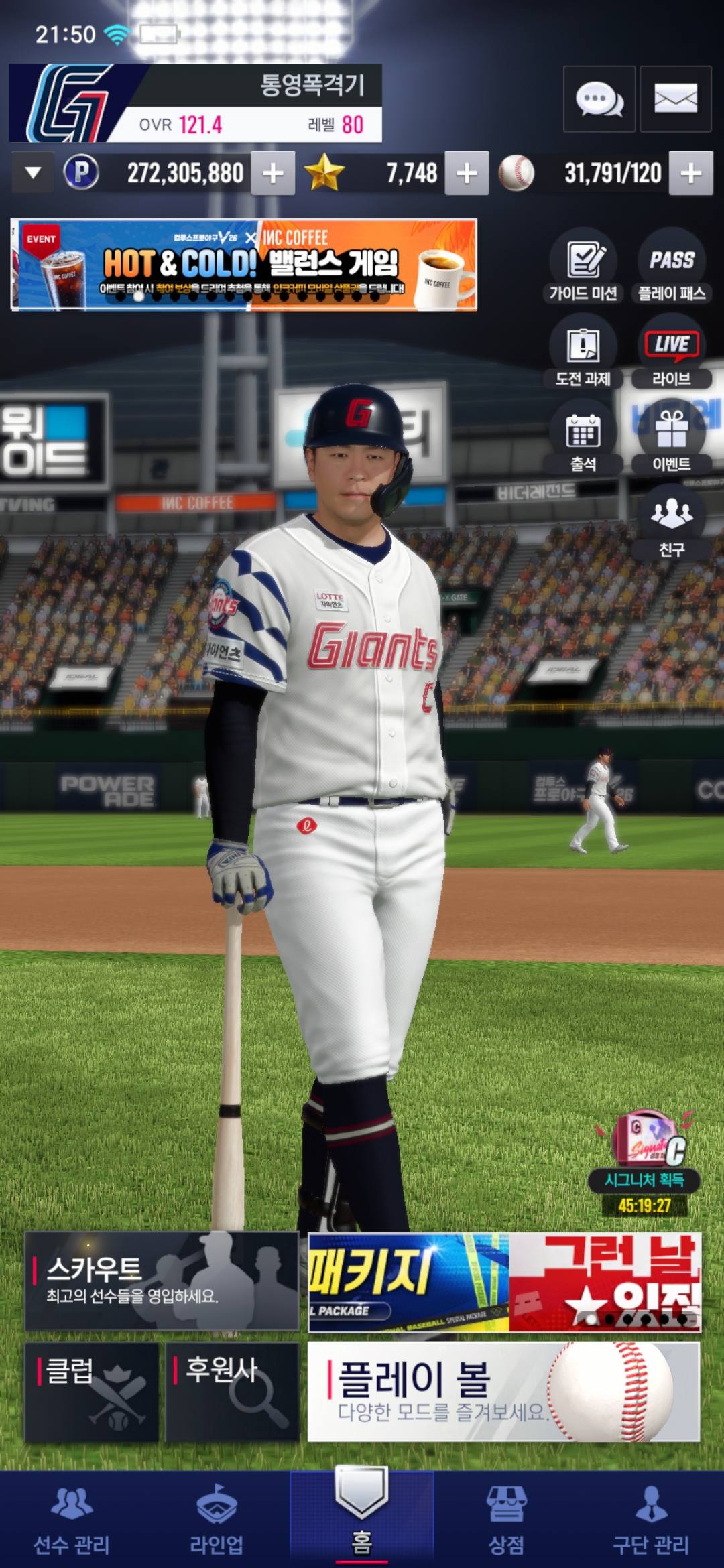724x1568 pixels.
Task: Open the HOT & COLD balance game banner
Action: click(x=244, y=265)
